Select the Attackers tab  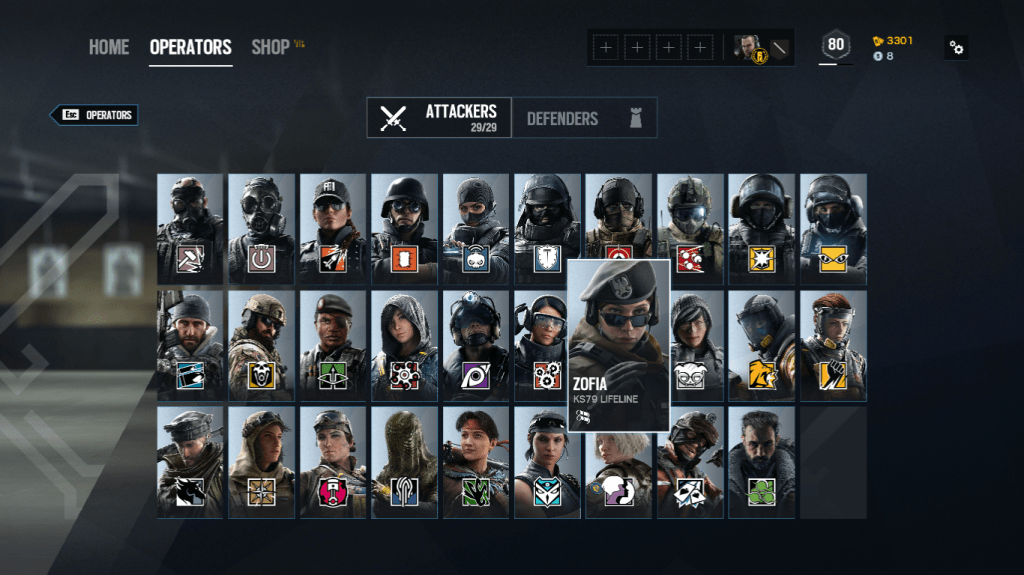tap(439, 118)
